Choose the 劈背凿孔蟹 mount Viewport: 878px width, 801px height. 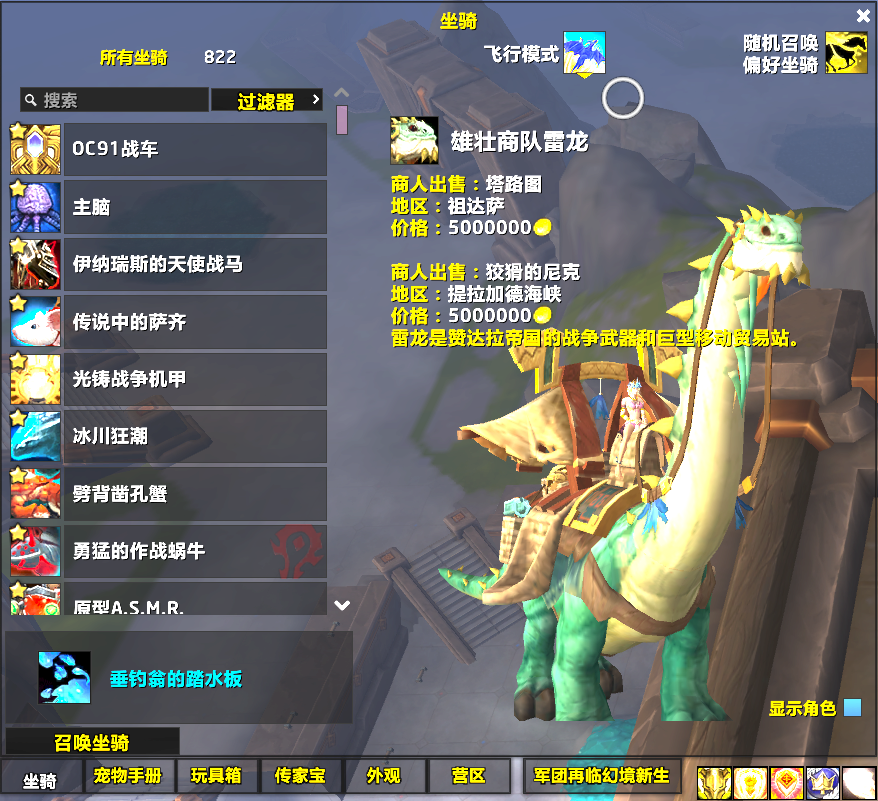[170, 494]
